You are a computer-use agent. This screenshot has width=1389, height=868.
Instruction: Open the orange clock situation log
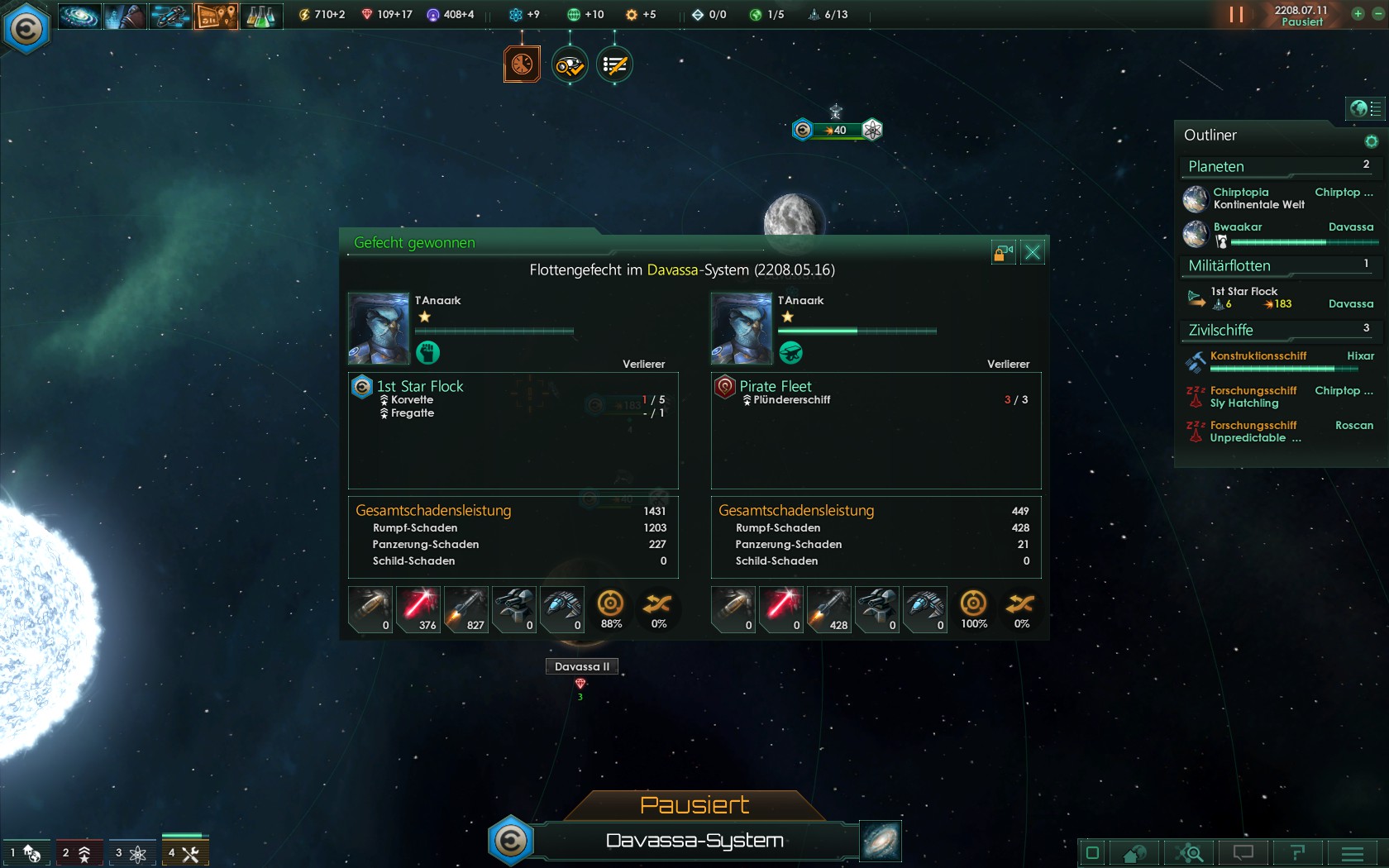pyautogui.click(x=522, y=64)
